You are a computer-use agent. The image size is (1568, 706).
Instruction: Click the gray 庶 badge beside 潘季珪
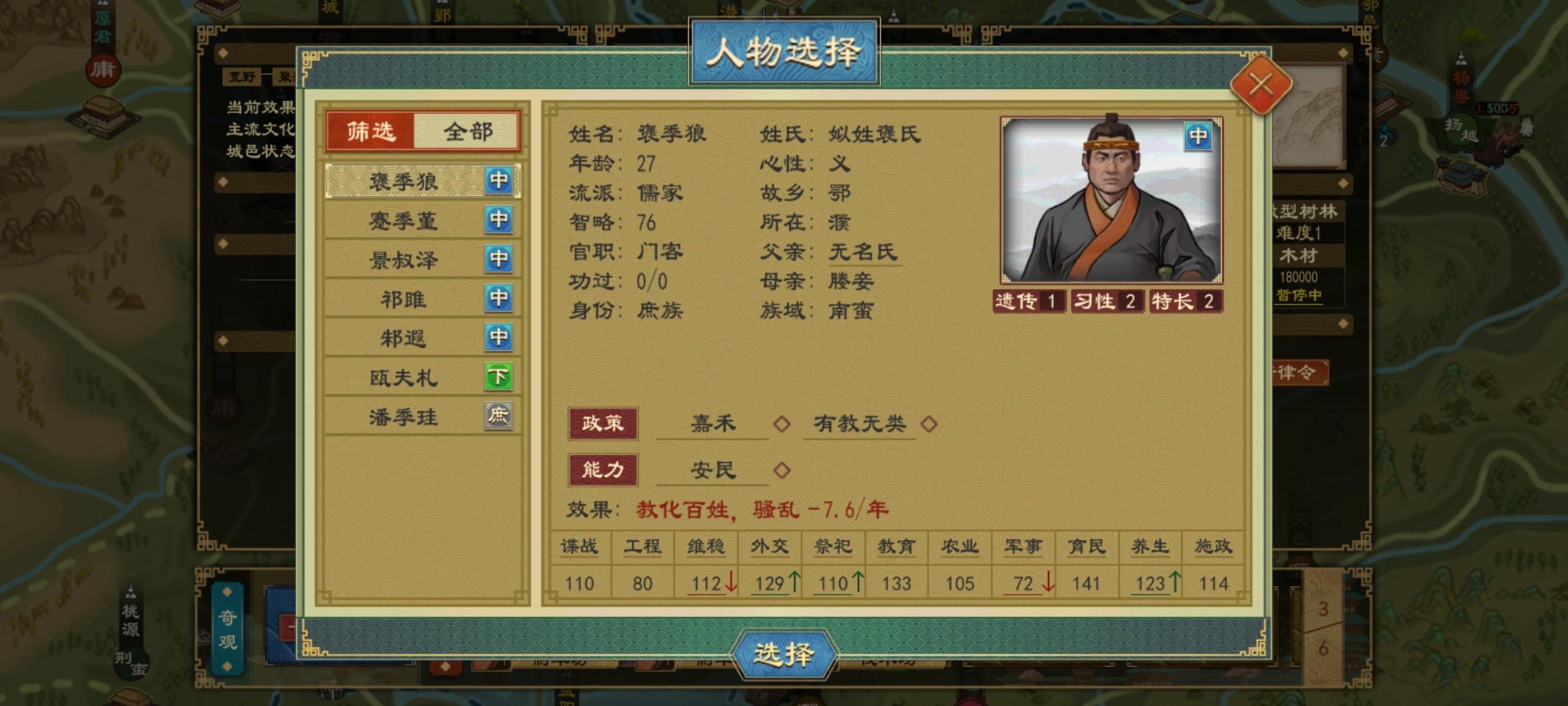pos(500,417)
